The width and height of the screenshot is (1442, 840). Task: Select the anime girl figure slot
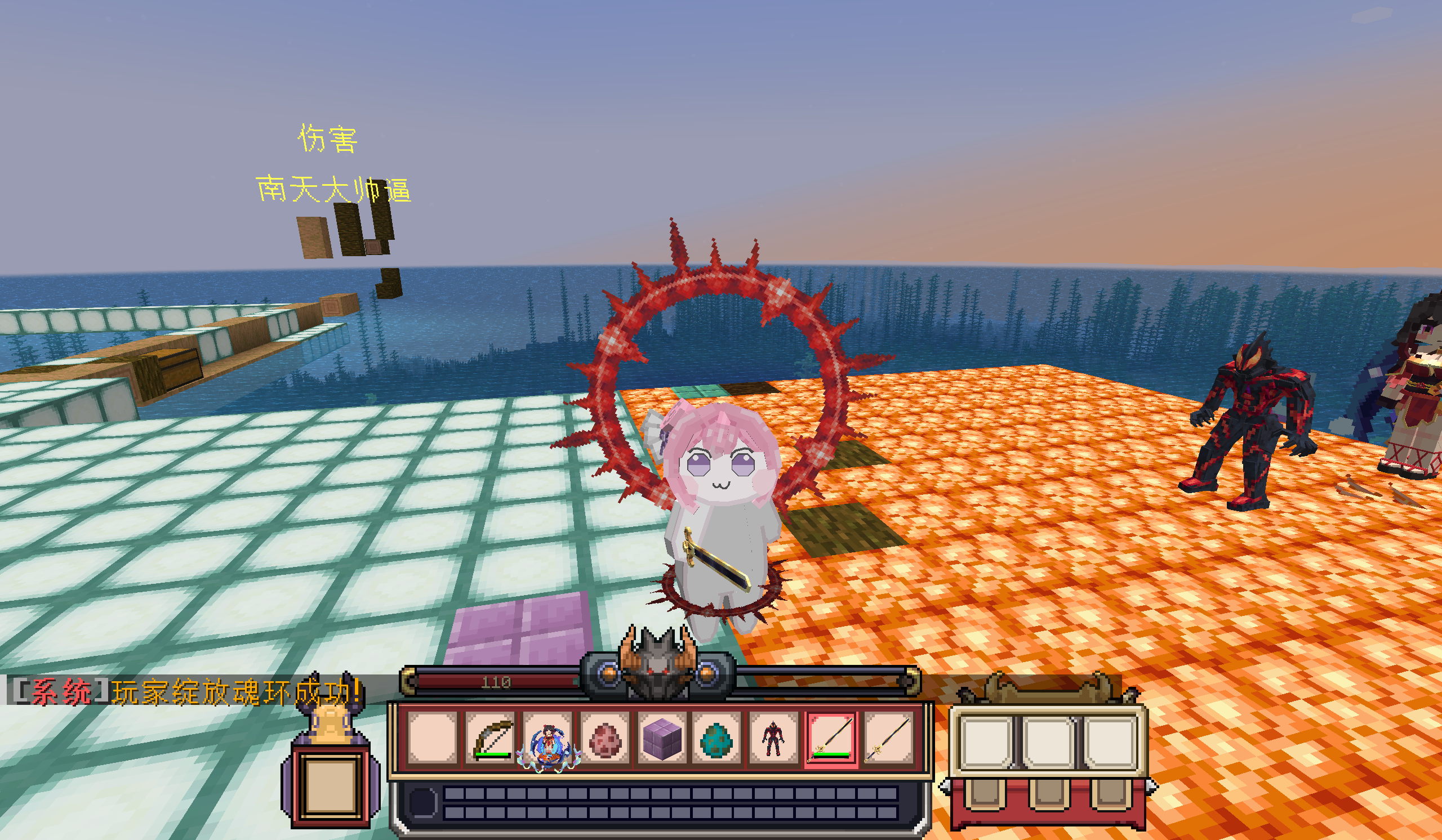coord(548,739)
